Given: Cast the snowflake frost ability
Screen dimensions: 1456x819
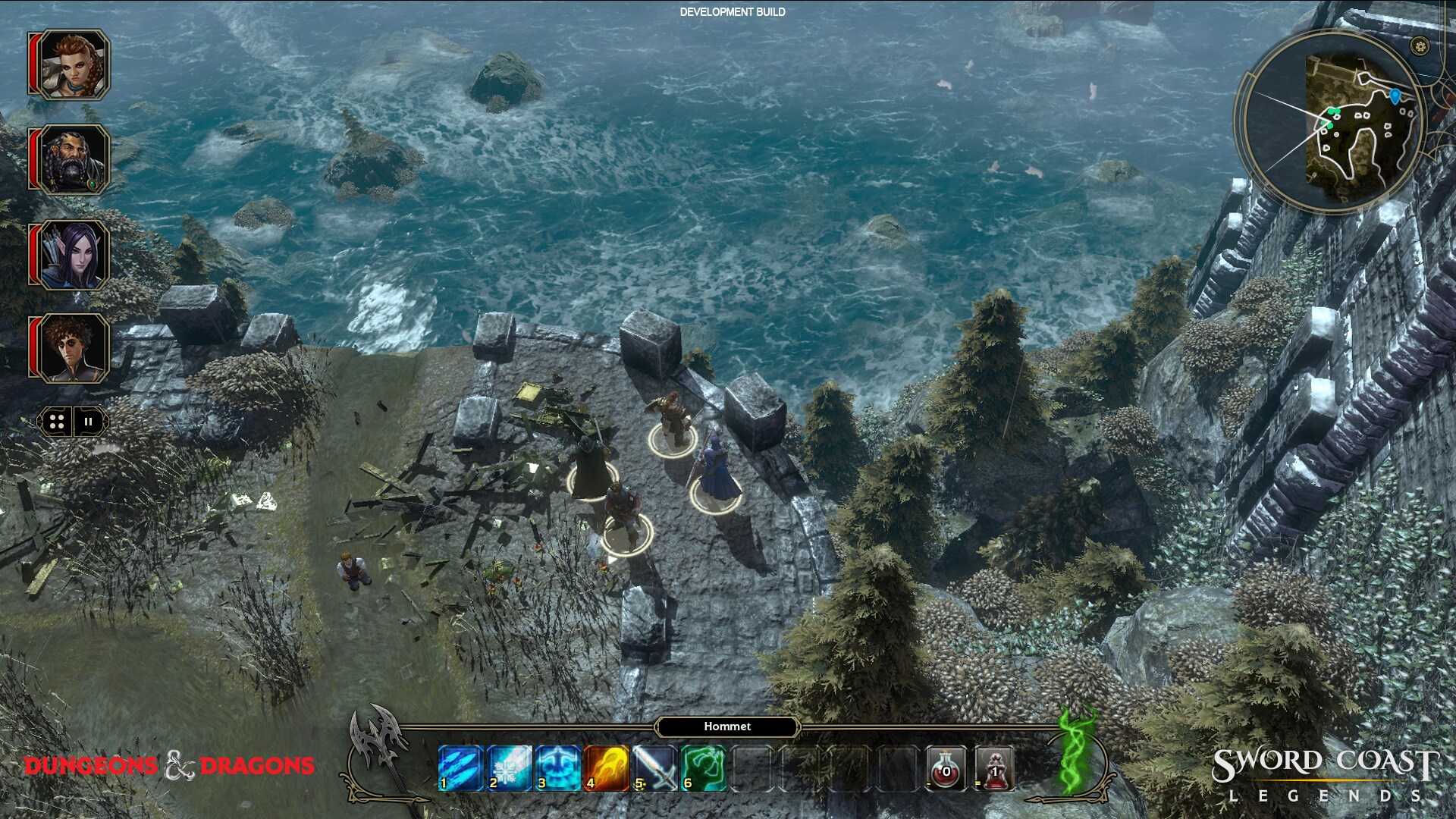Looking at the screenshot, I should tap(509, 767).
